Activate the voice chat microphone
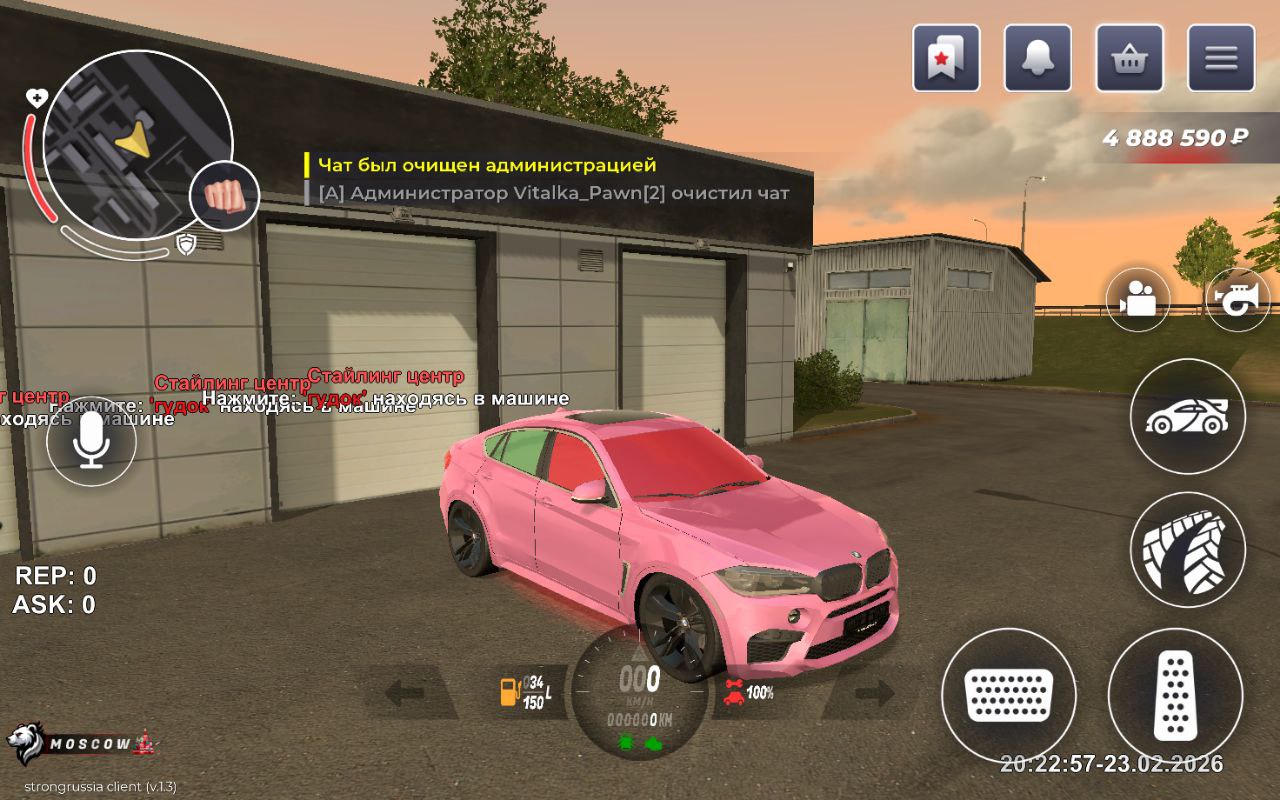The height and width of the screenshot is (800, 1280). [x=92, y=441]
